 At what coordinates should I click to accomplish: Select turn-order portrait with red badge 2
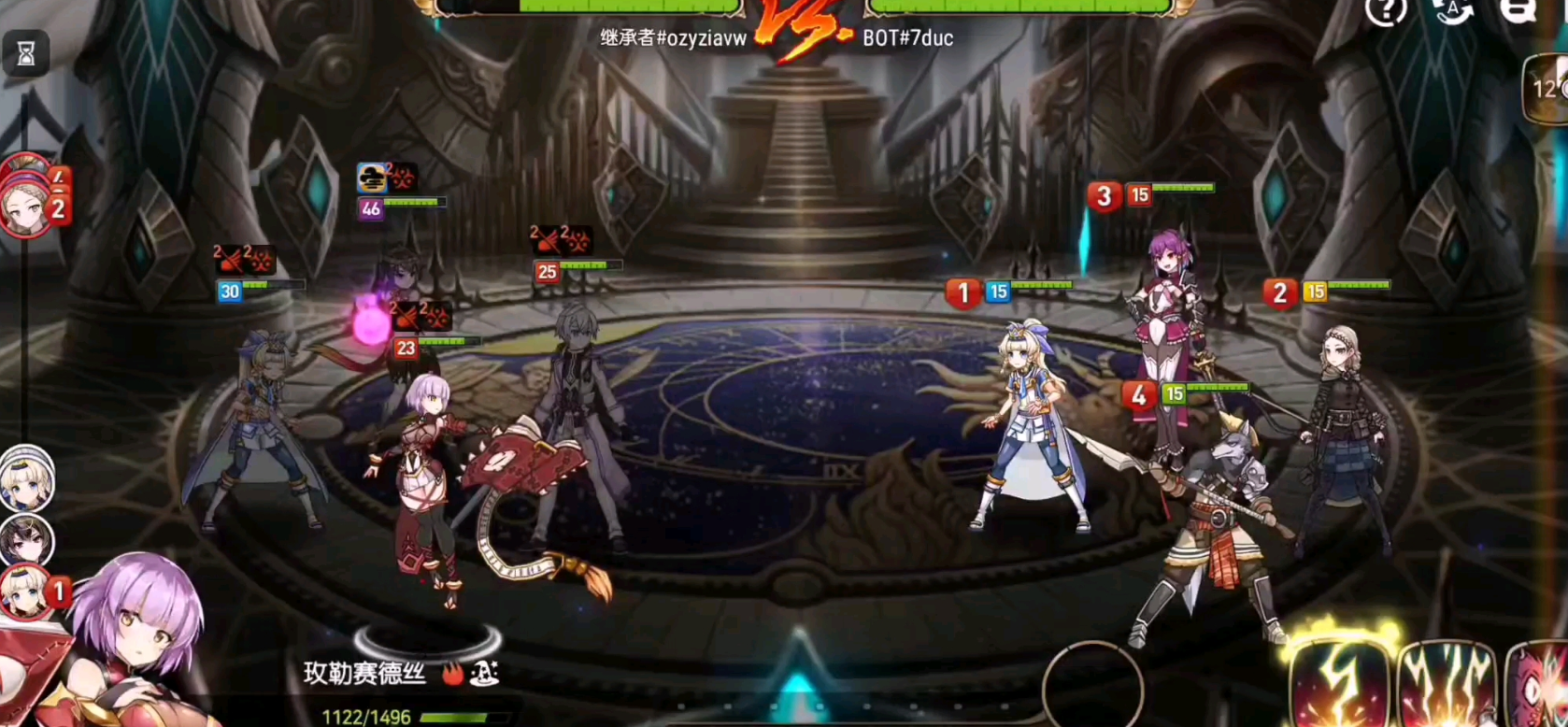pos(28,209)
